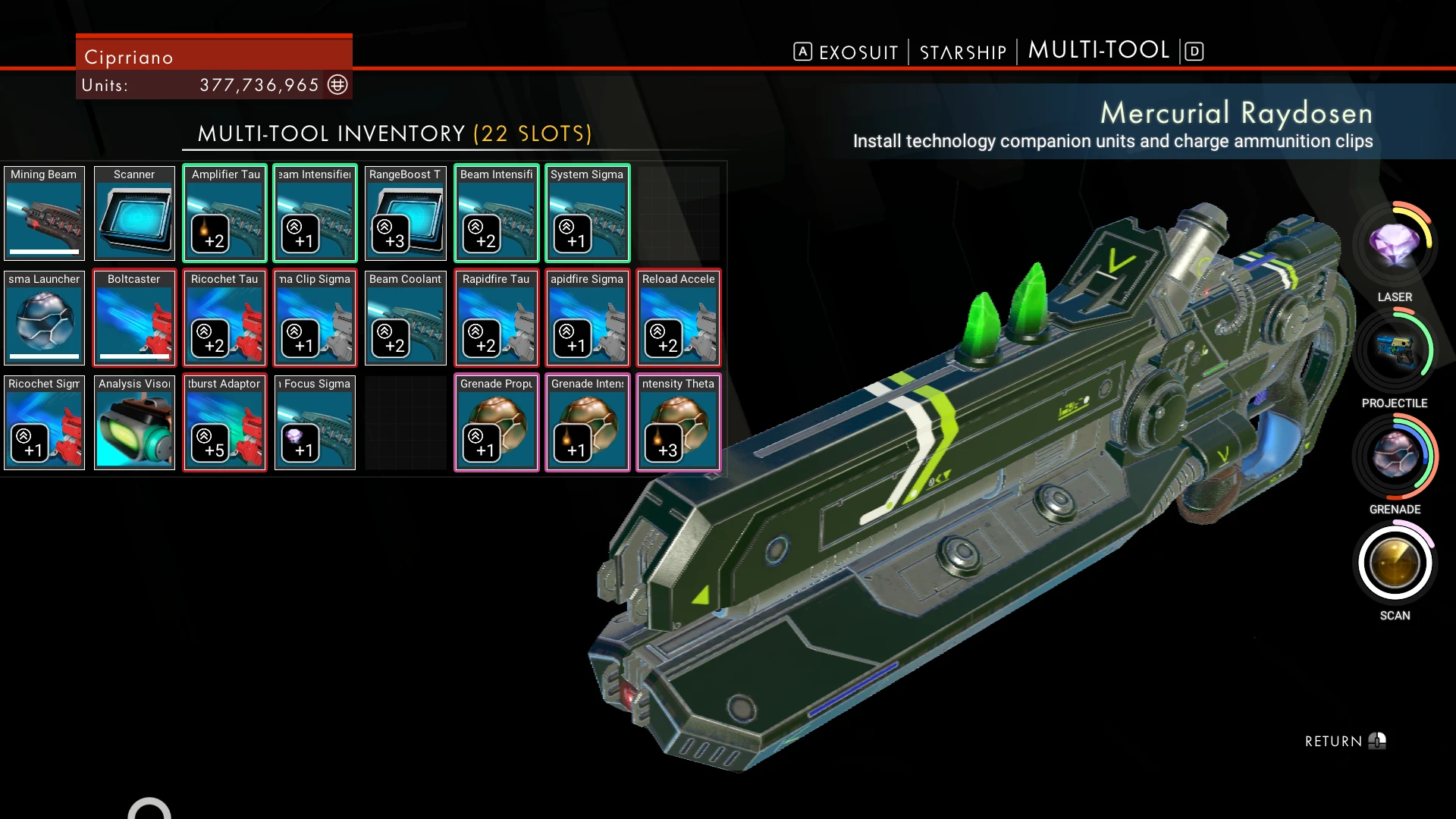Select the Grenade Propulsion upgrade
1456x819 pixels.
pos(497,422)
